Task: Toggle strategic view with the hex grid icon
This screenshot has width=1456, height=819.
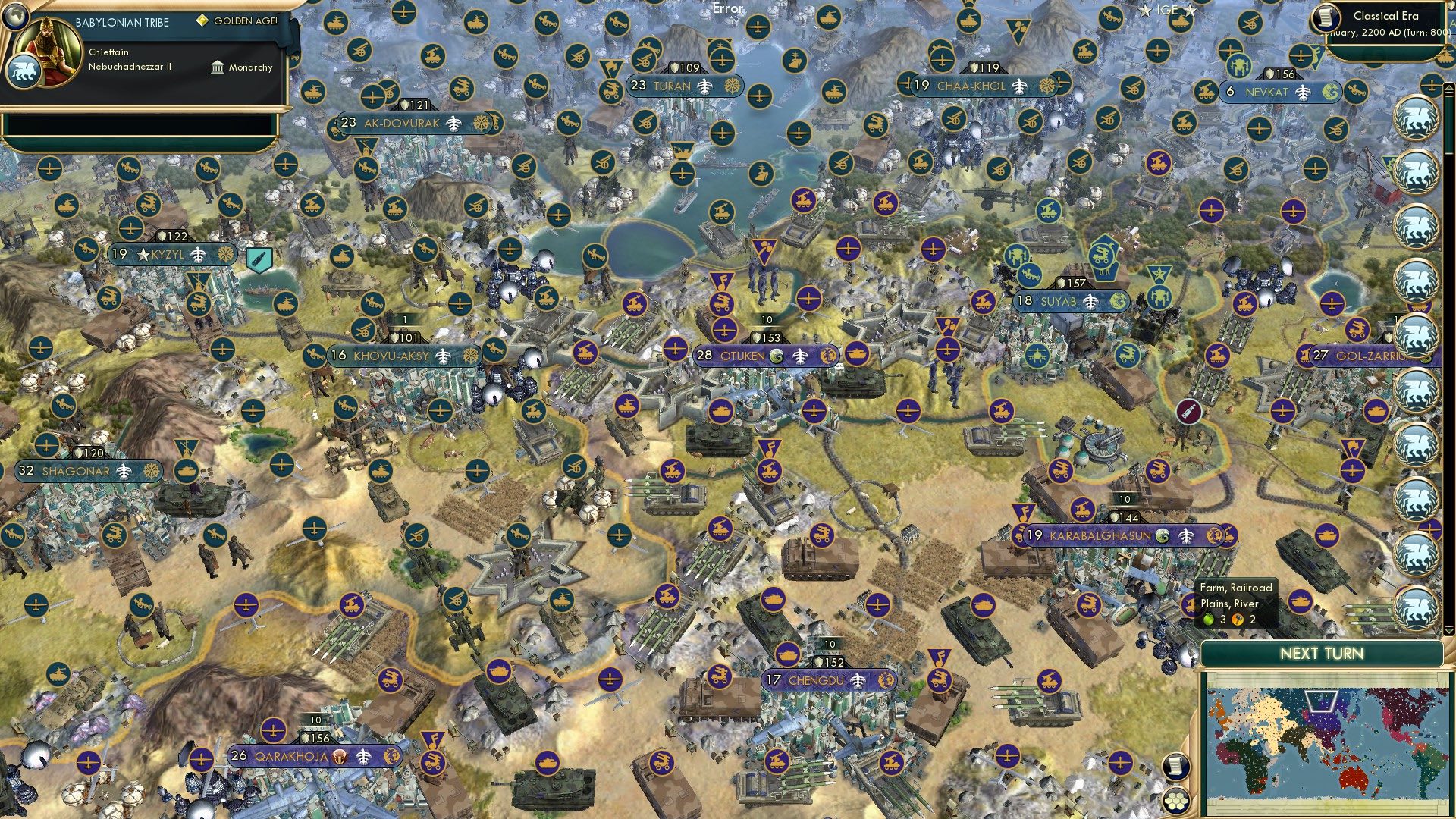Action: pyautogui.click(x=1176, y=802)
